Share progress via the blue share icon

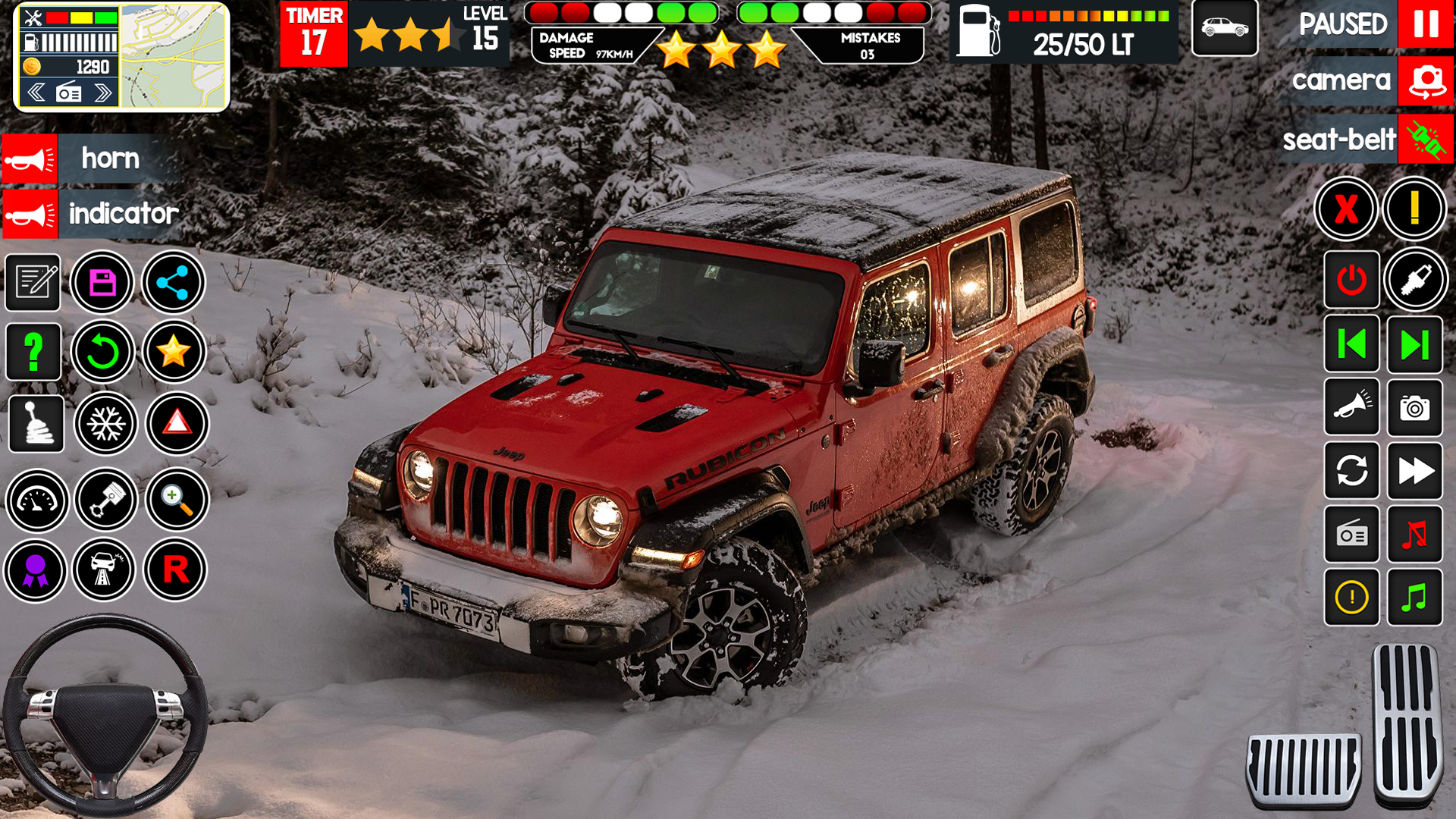tap(175, 282)
